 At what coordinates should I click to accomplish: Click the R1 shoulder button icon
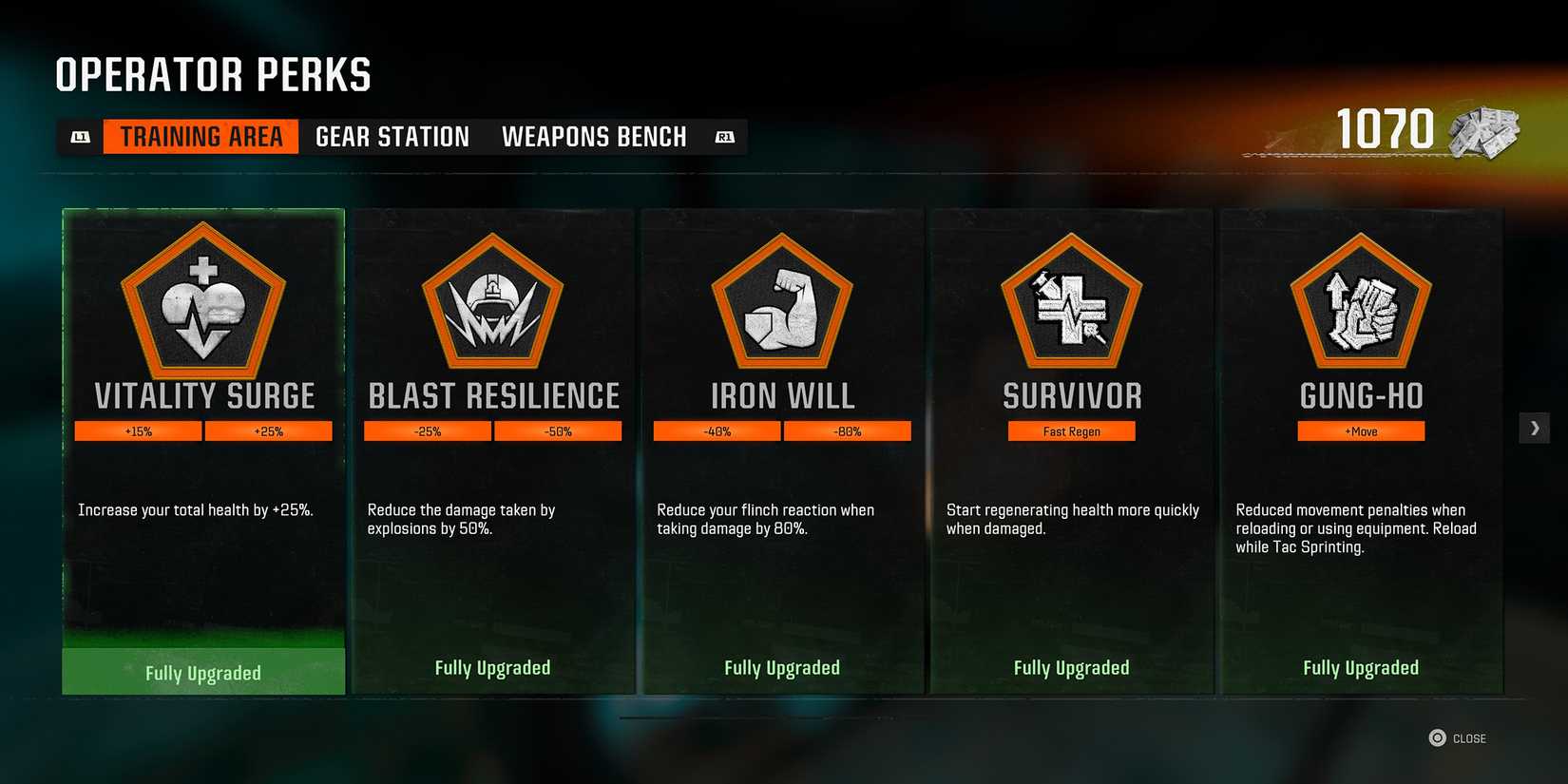point(725,136)
